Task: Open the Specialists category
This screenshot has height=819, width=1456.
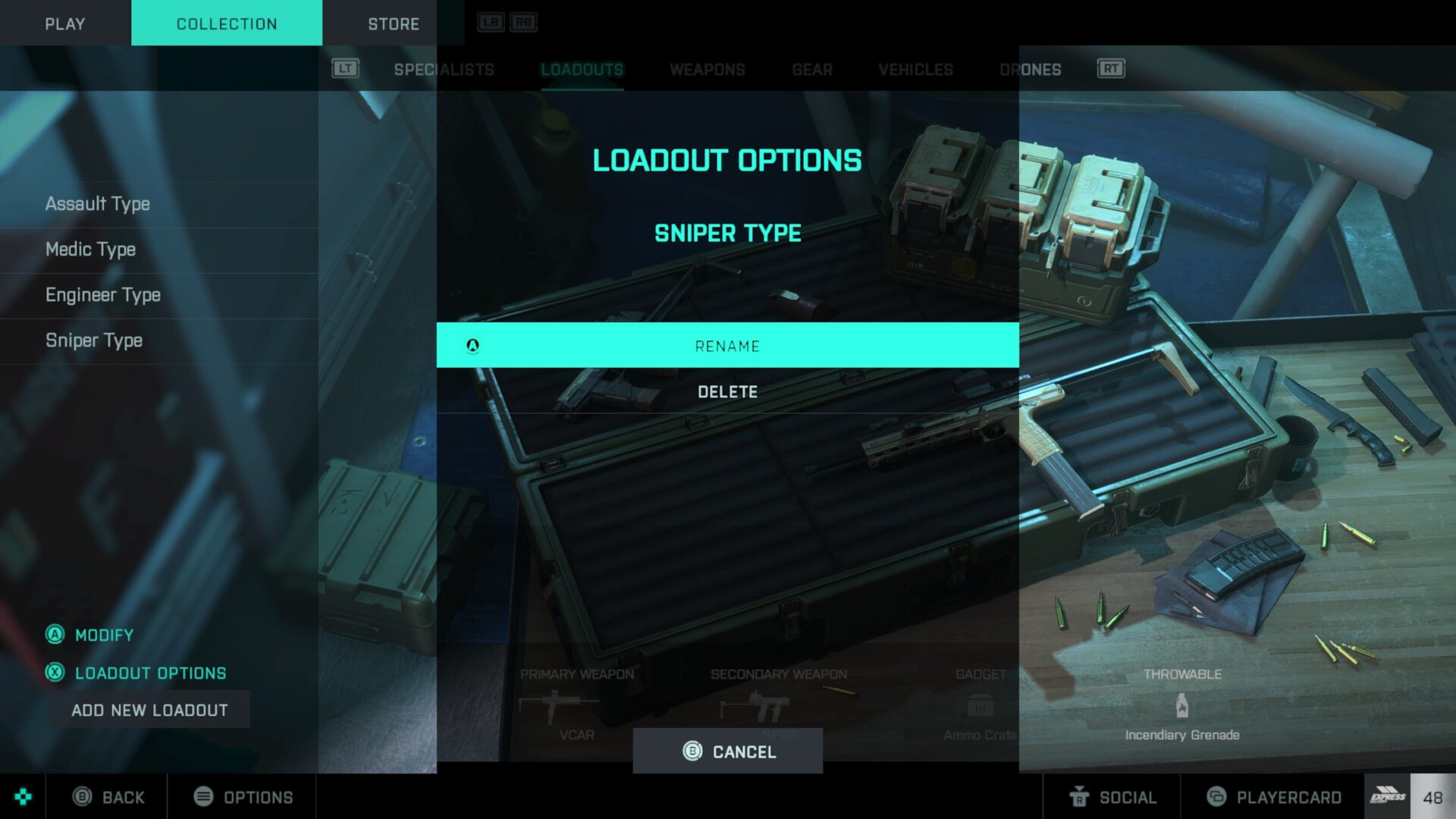Action: click(444, 70)
